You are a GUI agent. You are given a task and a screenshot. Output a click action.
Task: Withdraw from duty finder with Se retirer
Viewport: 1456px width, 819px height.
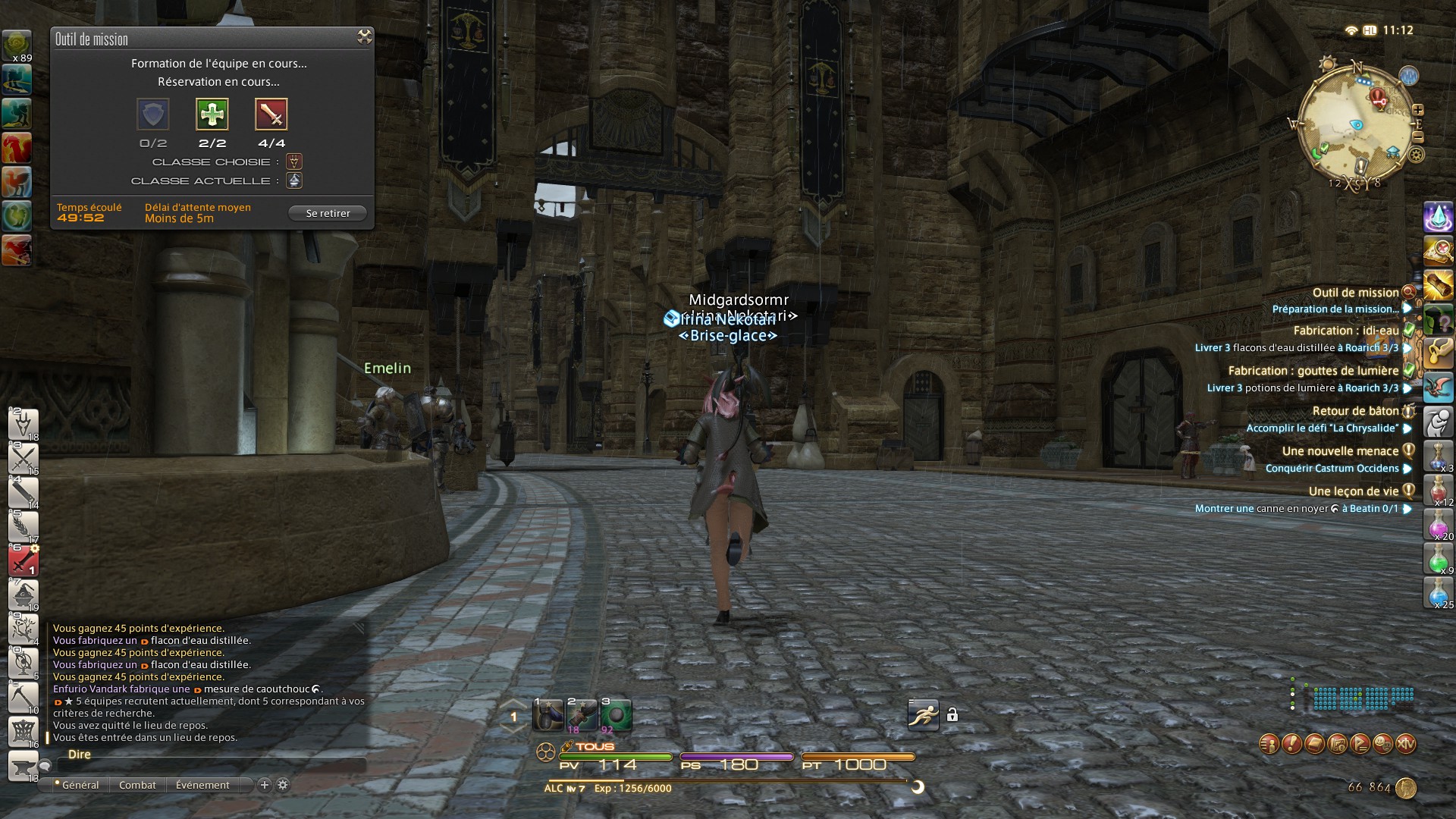(328, 214)
